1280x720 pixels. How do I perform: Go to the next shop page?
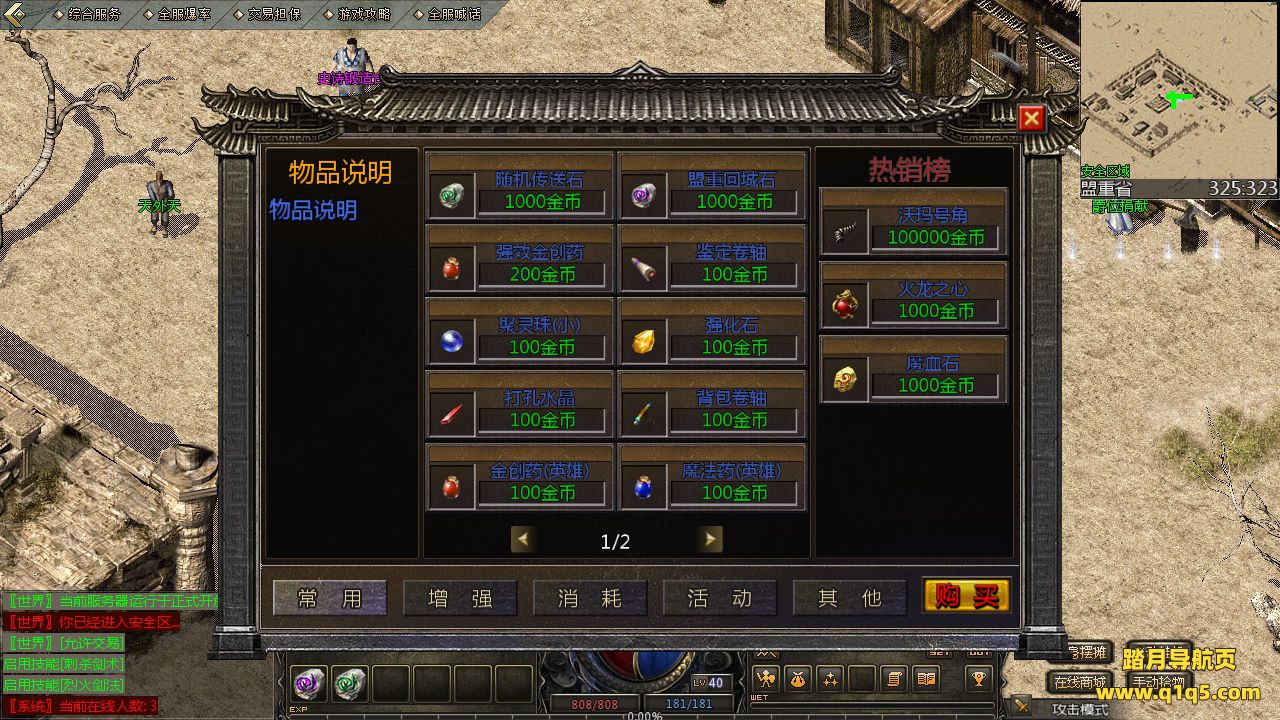710,540
